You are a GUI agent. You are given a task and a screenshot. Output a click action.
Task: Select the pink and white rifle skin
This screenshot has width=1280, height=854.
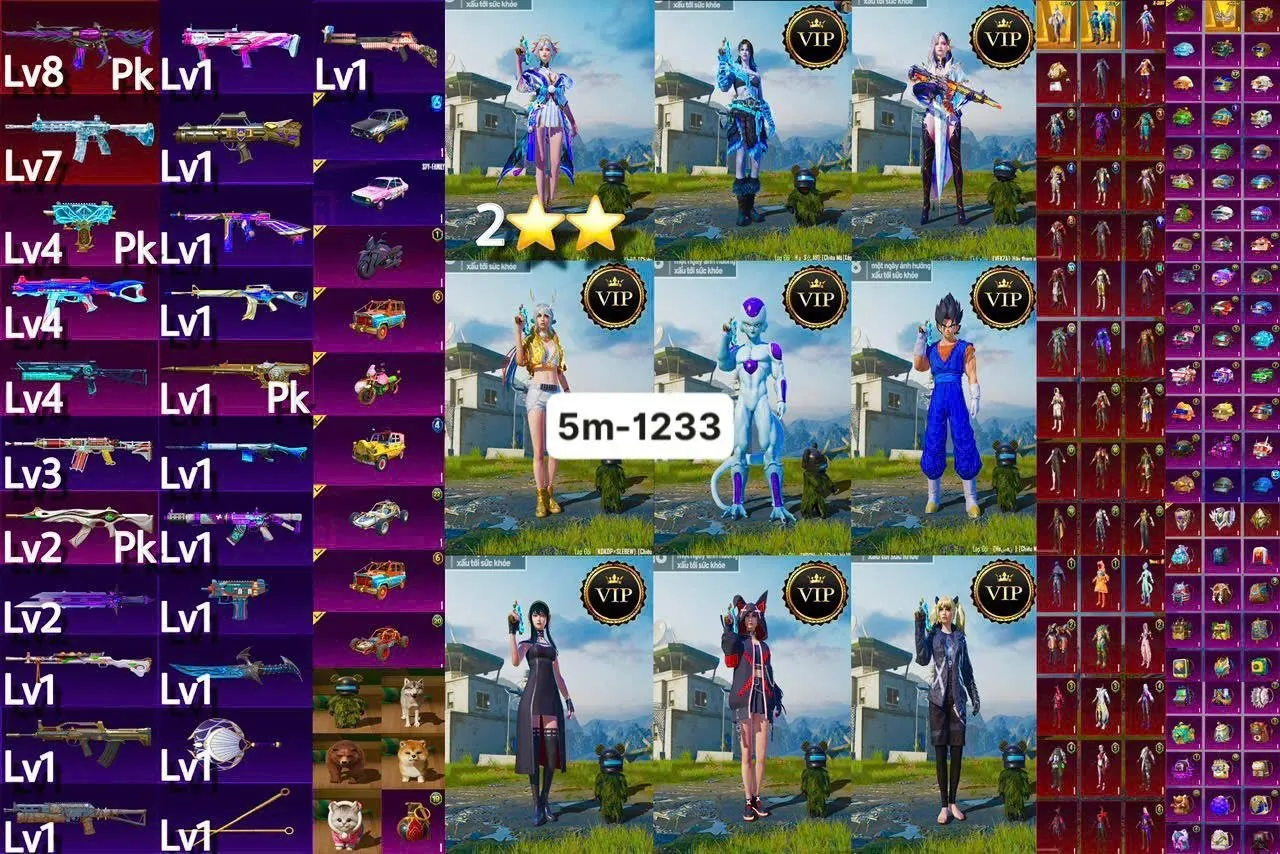240,42
